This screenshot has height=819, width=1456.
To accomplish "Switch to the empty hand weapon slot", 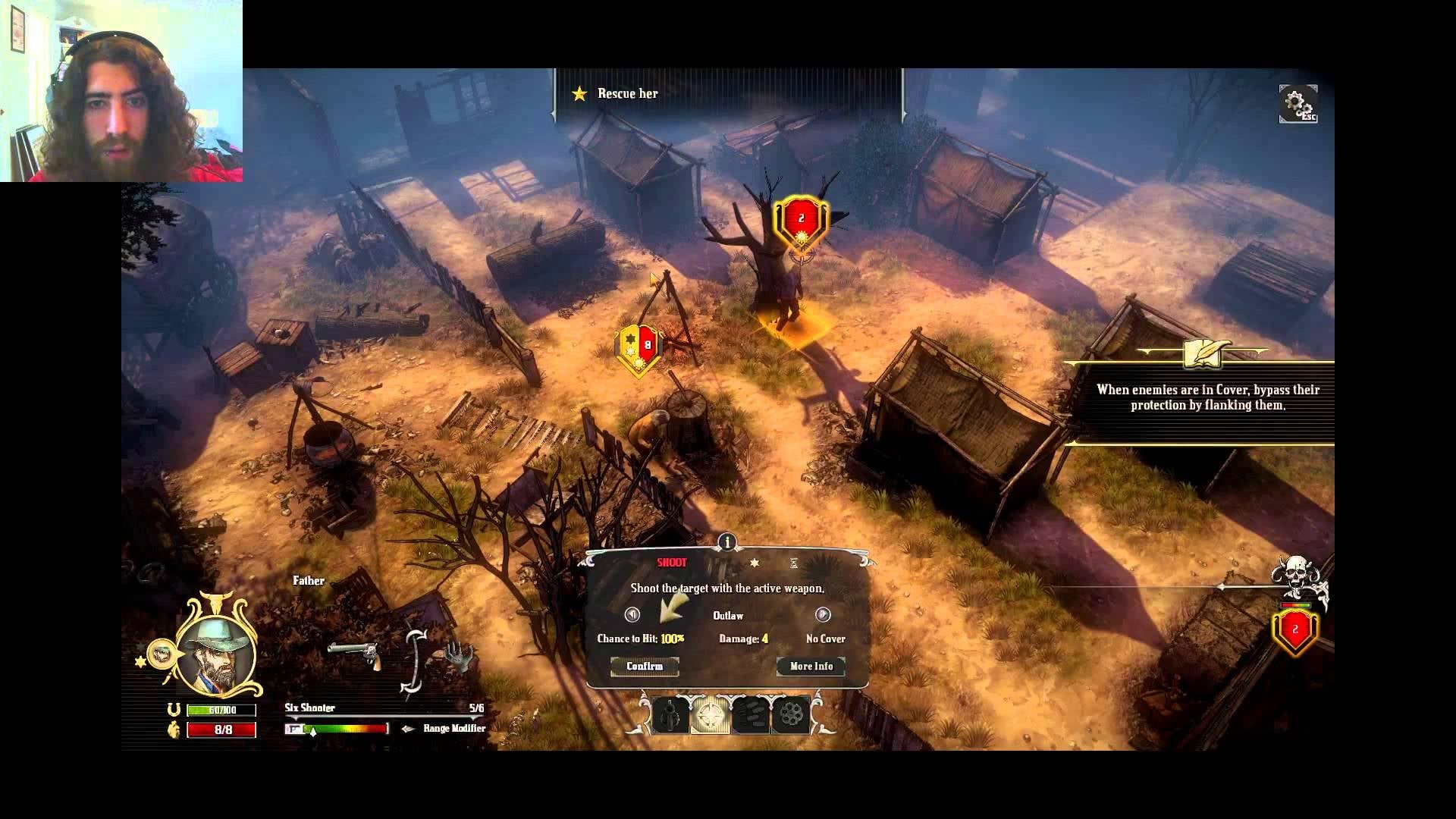I will tap(458, 654).
